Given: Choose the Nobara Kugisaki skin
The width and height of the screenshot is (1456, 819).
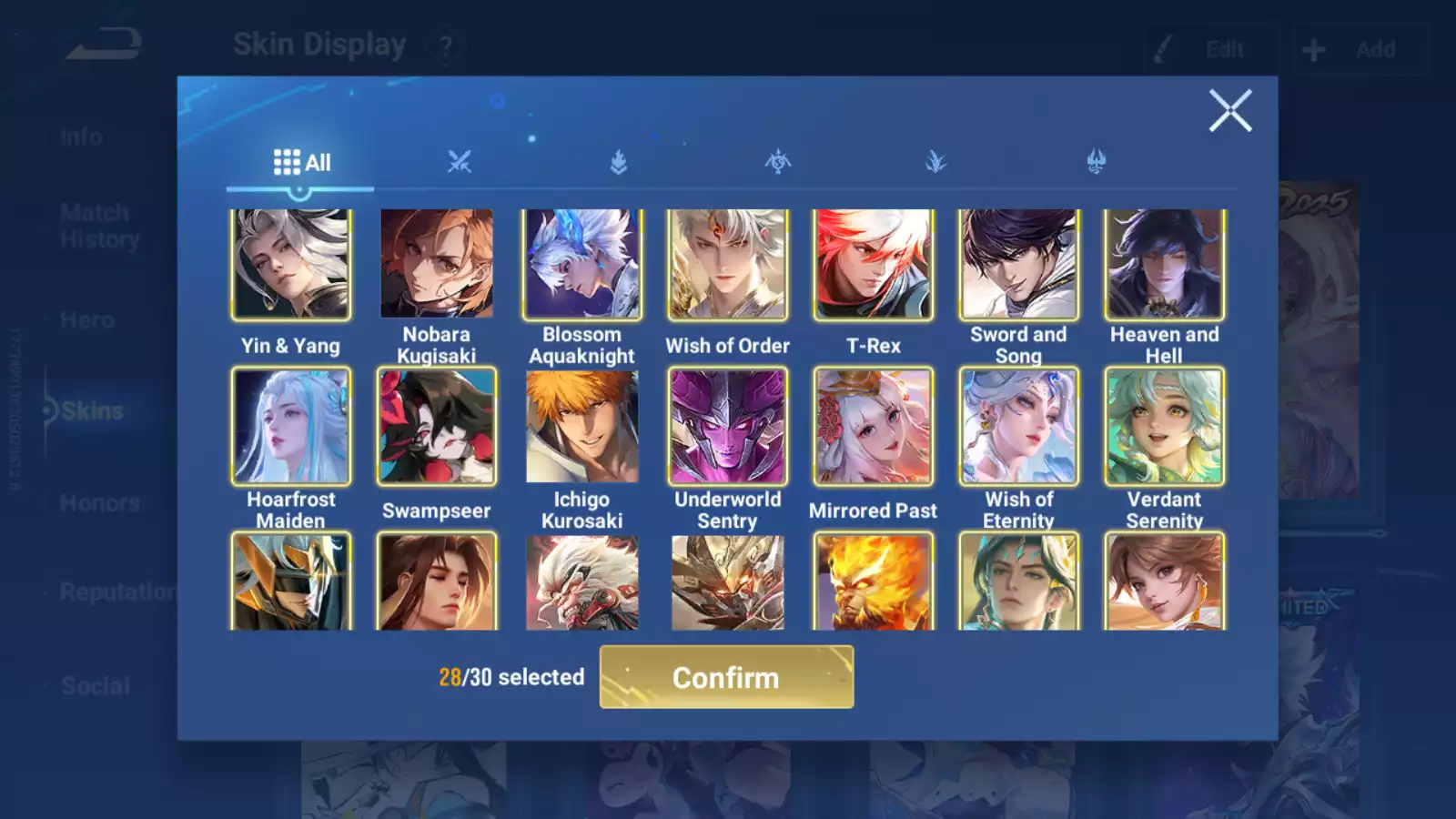Looking at the screenshot, I should 437,265.
